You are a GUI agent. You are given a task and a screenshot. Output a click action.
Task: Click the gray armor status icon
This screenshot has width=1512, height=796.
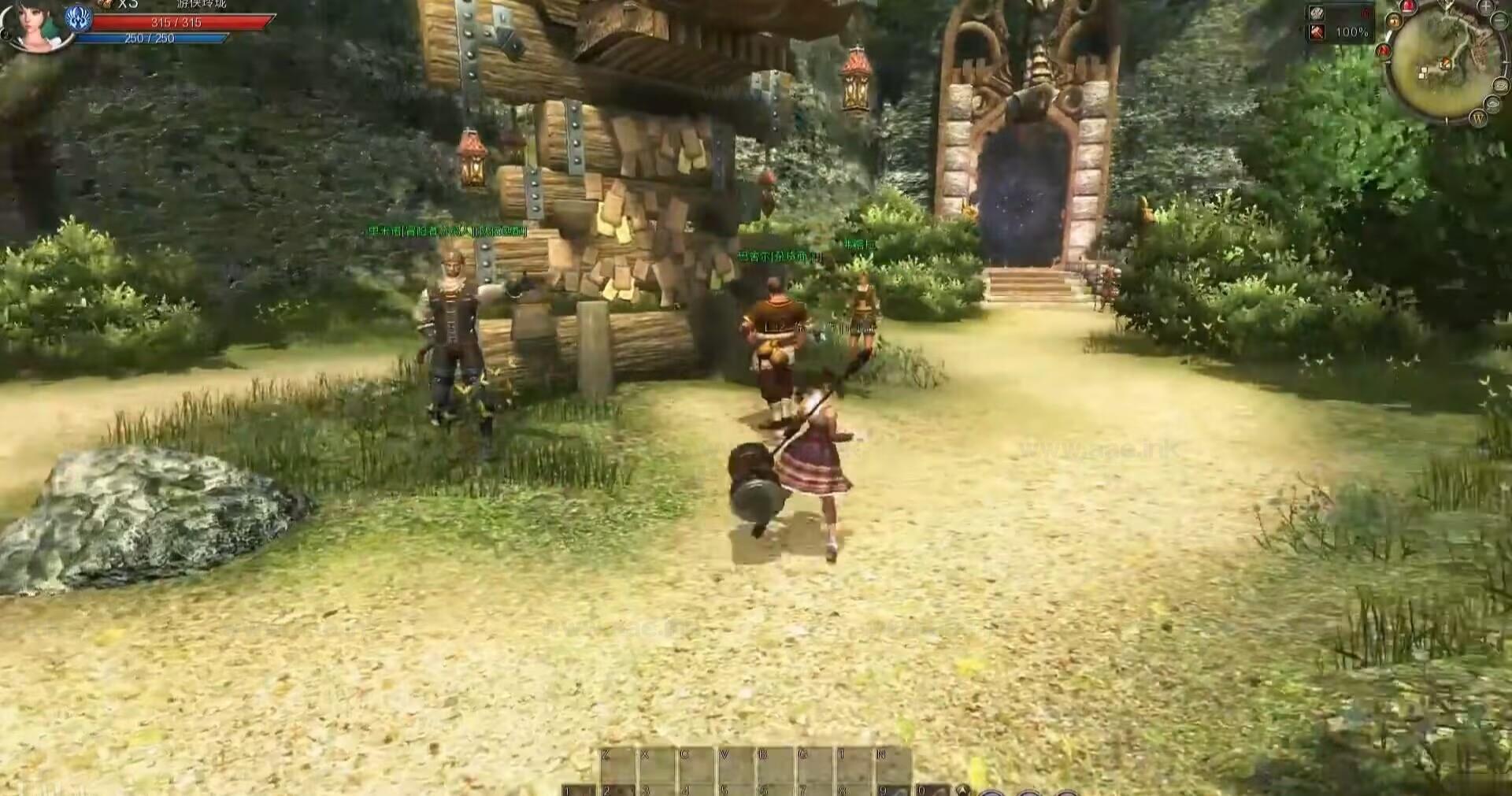[x=1317, y=13]
